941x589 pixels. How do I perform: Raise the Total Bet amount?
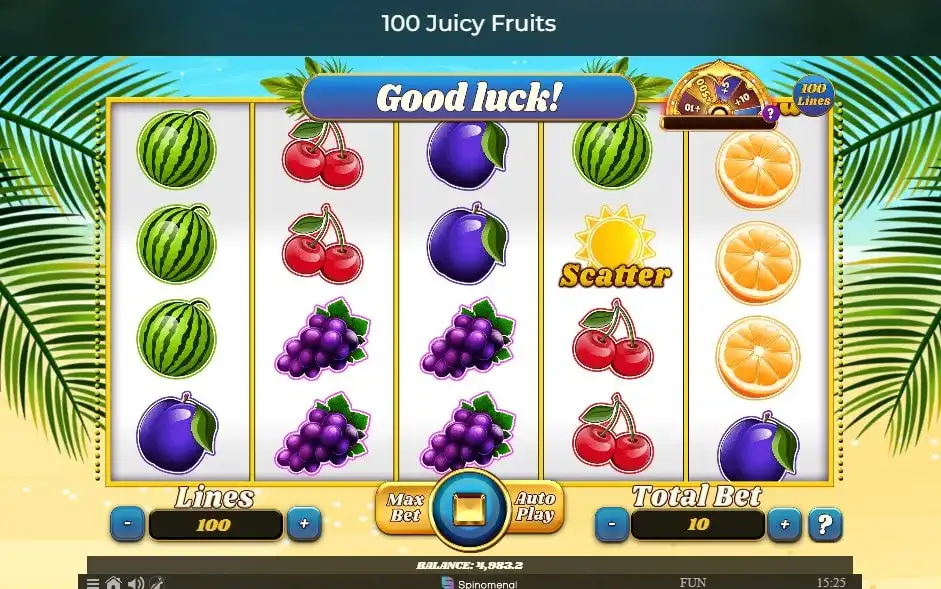point(784,523)
